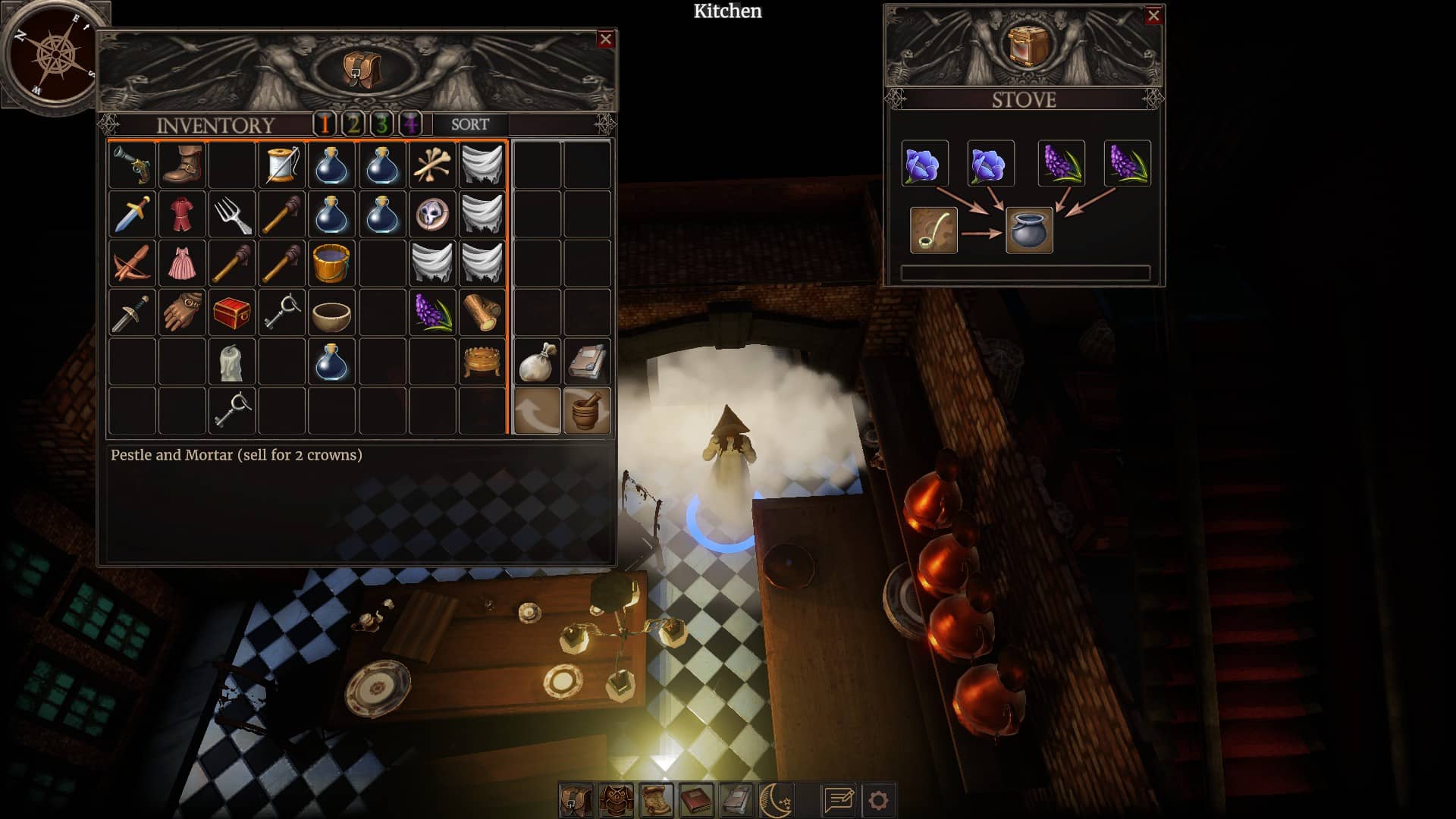The image size is (1456, 819).
Task: Select the purple lavender flower in inventory
Action: (x=432, y=312)
